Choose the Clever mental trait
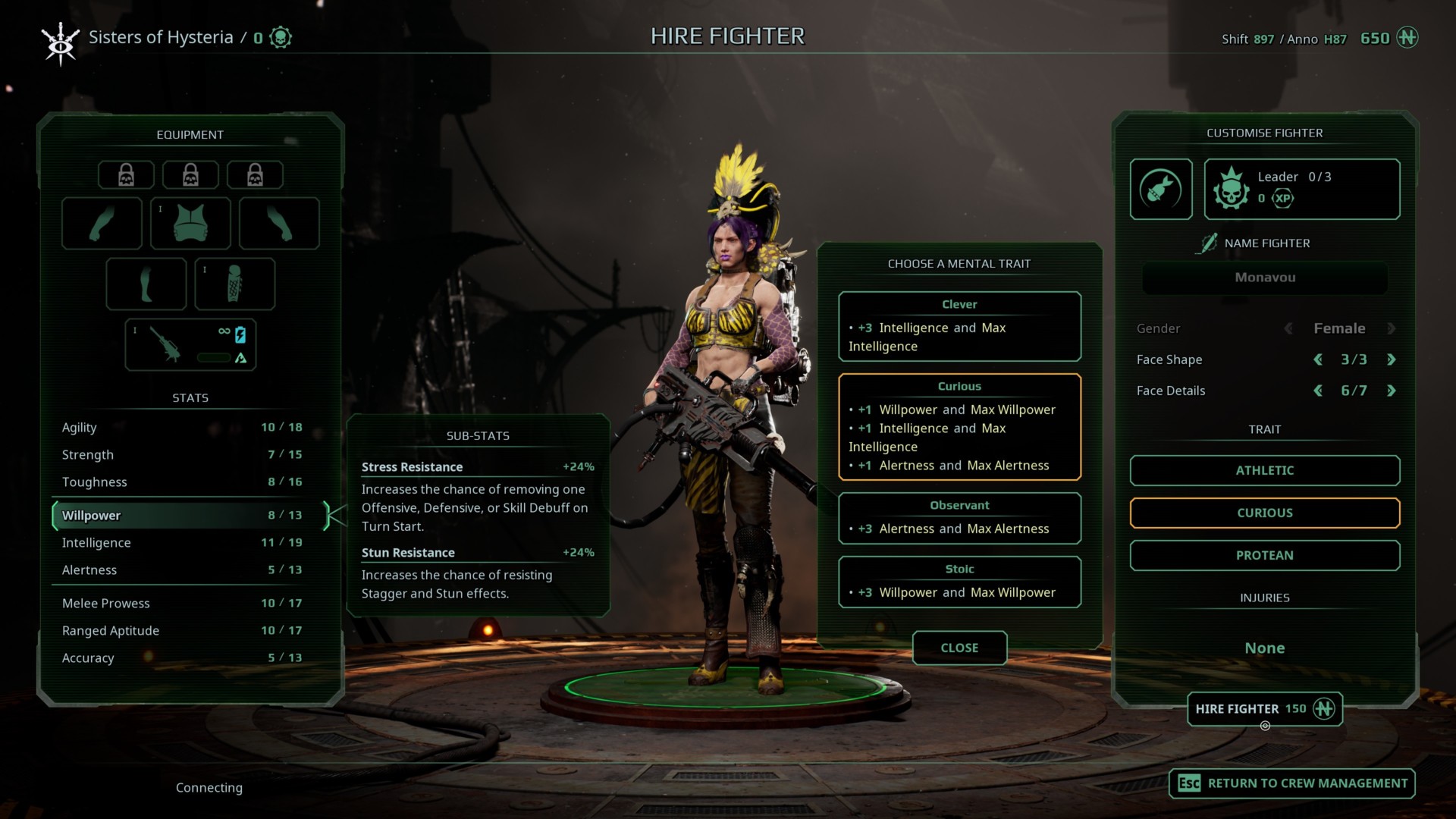Image resolution: width=1456 pixels, height=819 pixels. [x=959, y=326]
